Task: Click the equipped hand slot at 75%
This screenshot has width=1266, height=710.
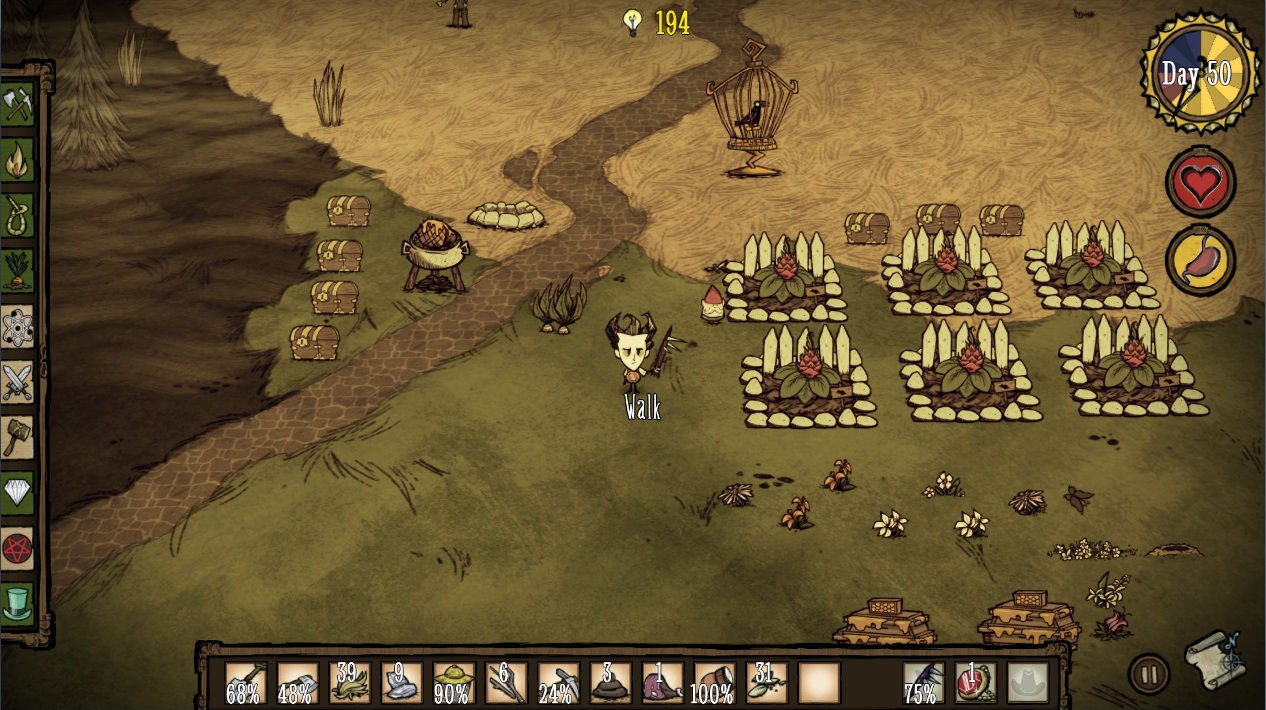Action: (x=923, y=682)
